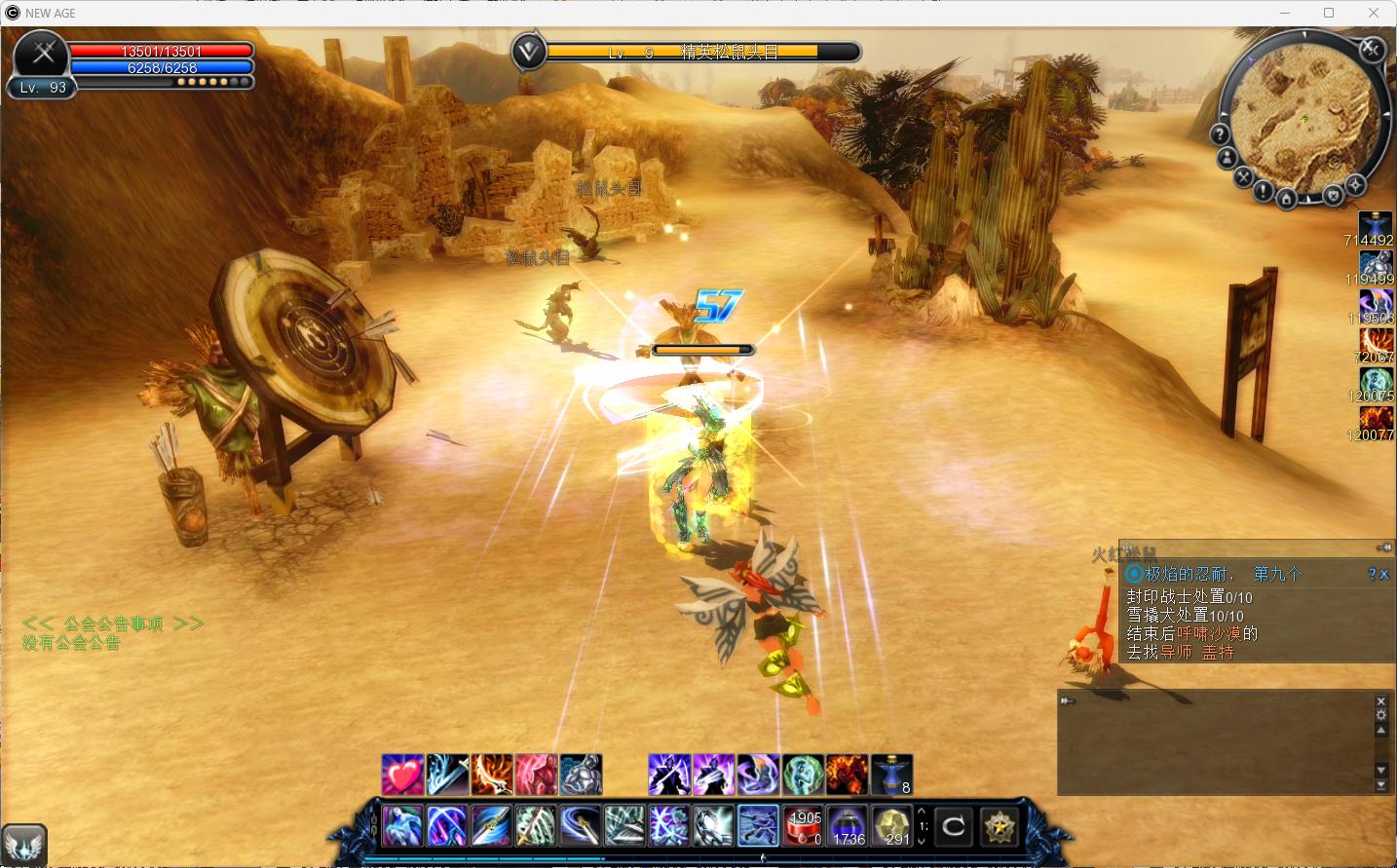Open the house icon on the minimap ring
The width and height of the screenshot is (1397, 868).
click(1286, 199)
